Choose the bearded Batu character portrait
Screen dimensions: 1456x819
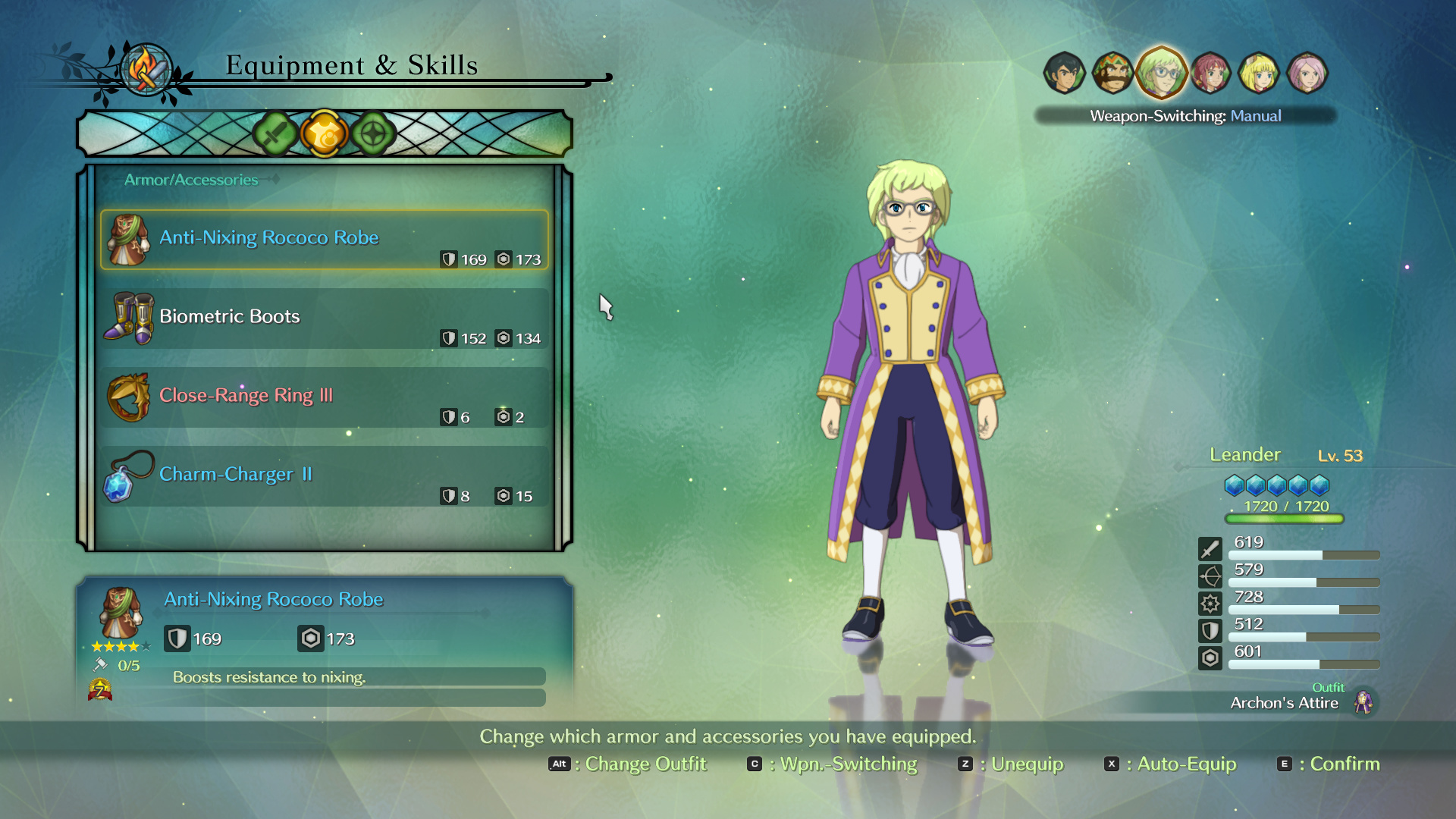click(1112, 73)
